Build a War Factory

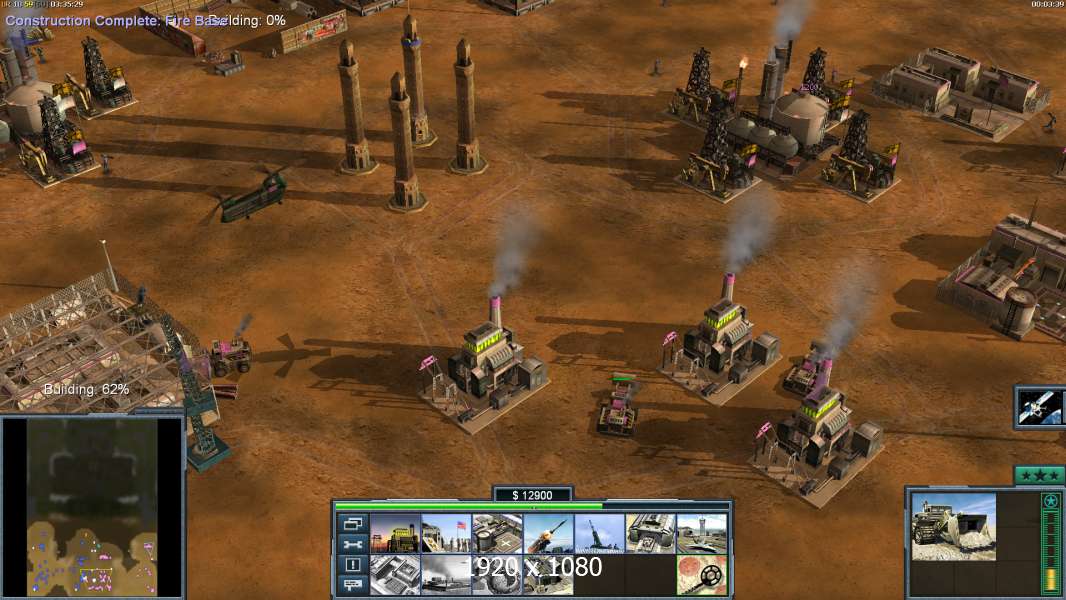coord(651,534)
